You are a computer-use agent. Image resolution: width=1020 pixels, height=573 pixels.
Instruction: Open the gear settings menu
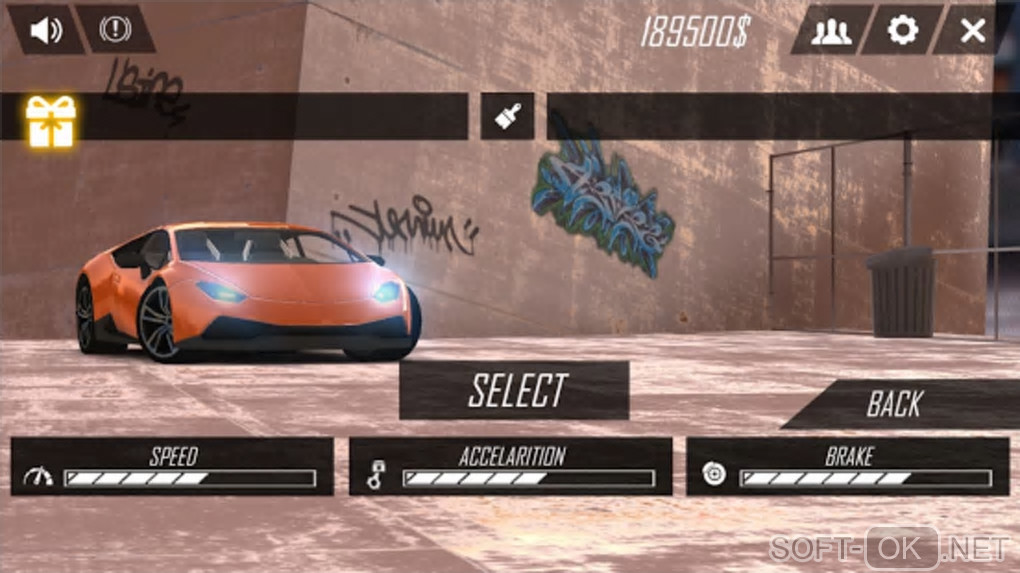[x=902, y=31]
